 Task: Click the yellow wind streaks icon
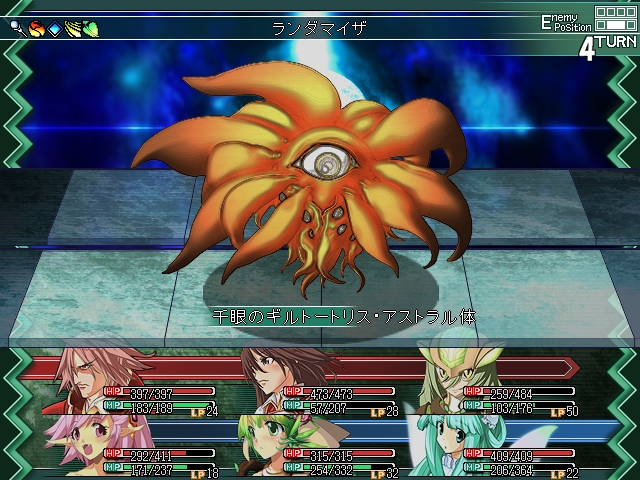tap(72, 28)
